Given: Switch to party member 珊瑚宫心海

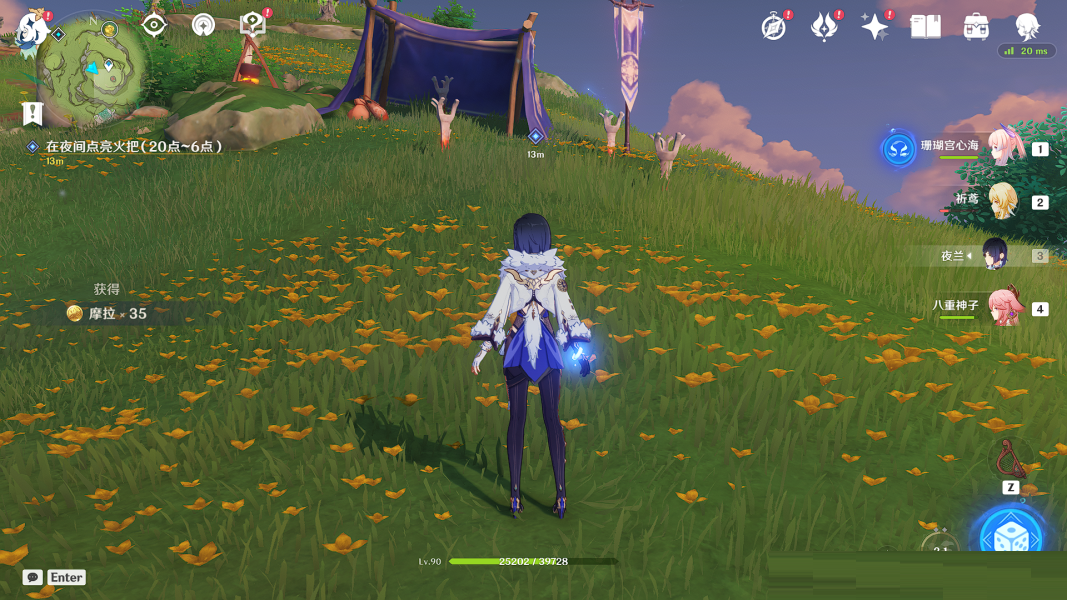Looking at the screenshot, I should coord(1002,148).
